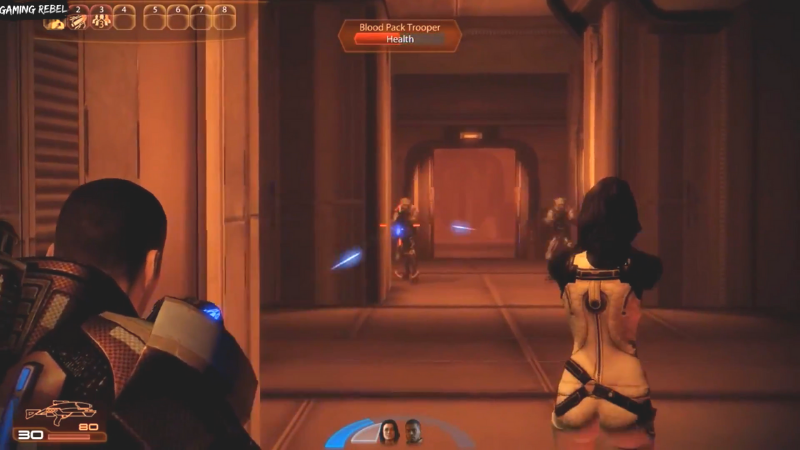The height and width of the screenshot is (450, 800).
Task: Select Jacob's squad portrait
Action: point(413,432)
